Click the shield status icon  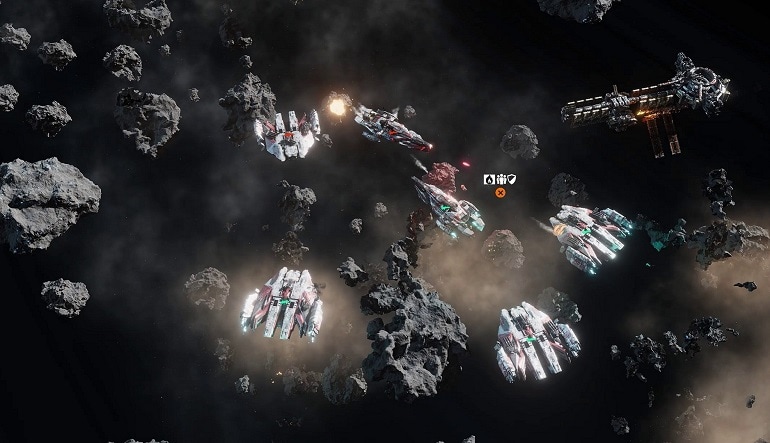pos(511,179)
